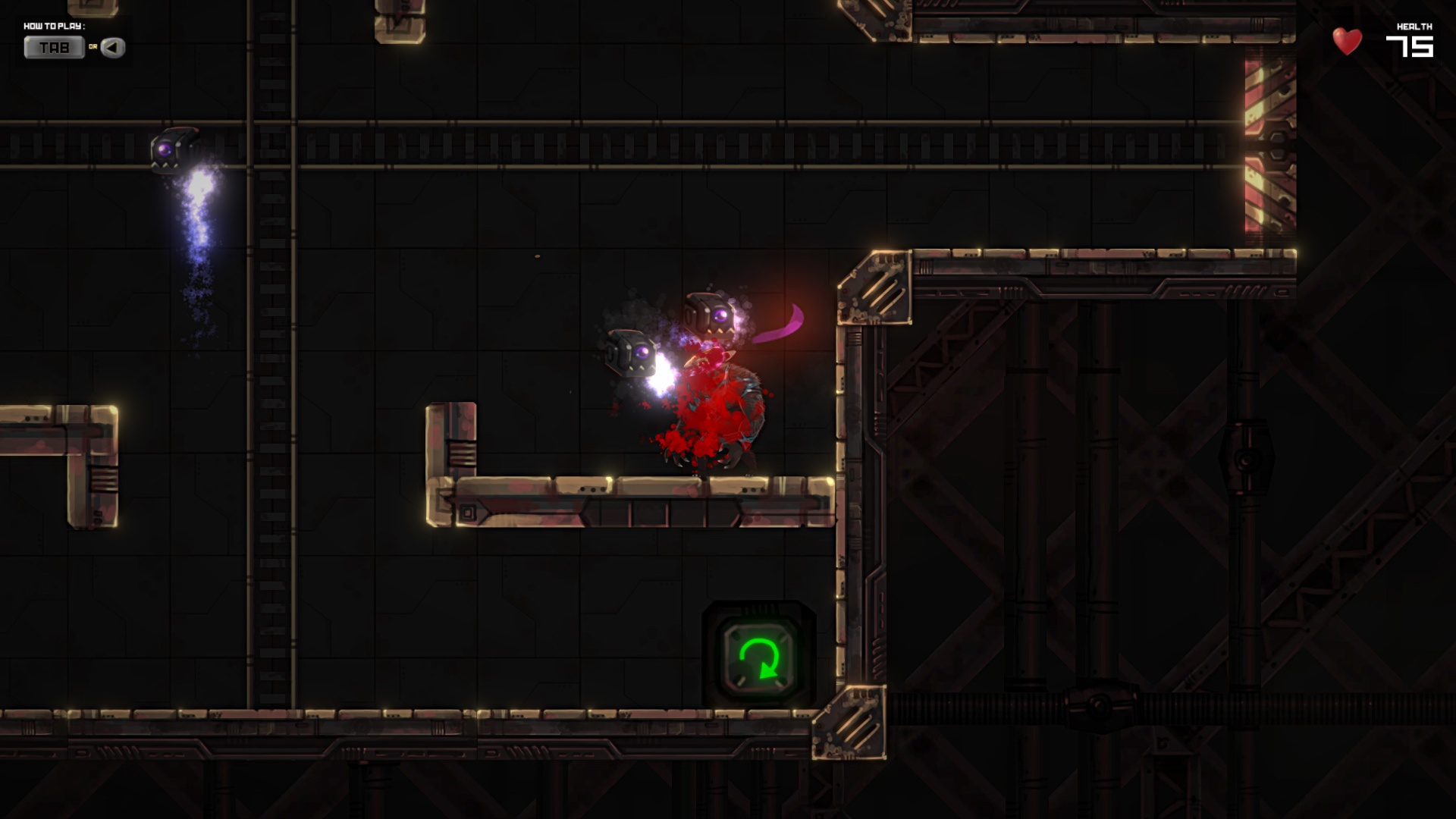Select the gamepad back-button icon beside TAB
Viewport: 1456px width, 819px height.
click(112, 48)
